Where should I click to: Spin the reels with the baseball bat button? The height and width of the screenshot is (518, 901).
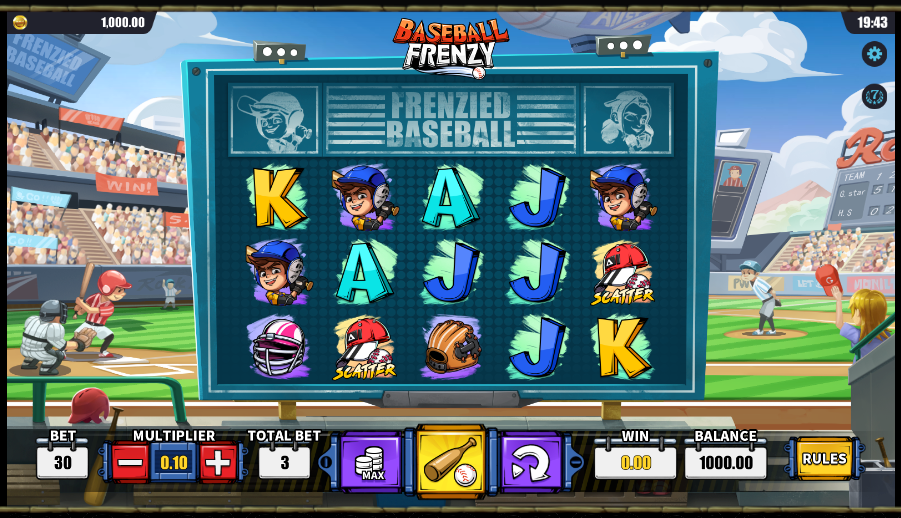450,462
